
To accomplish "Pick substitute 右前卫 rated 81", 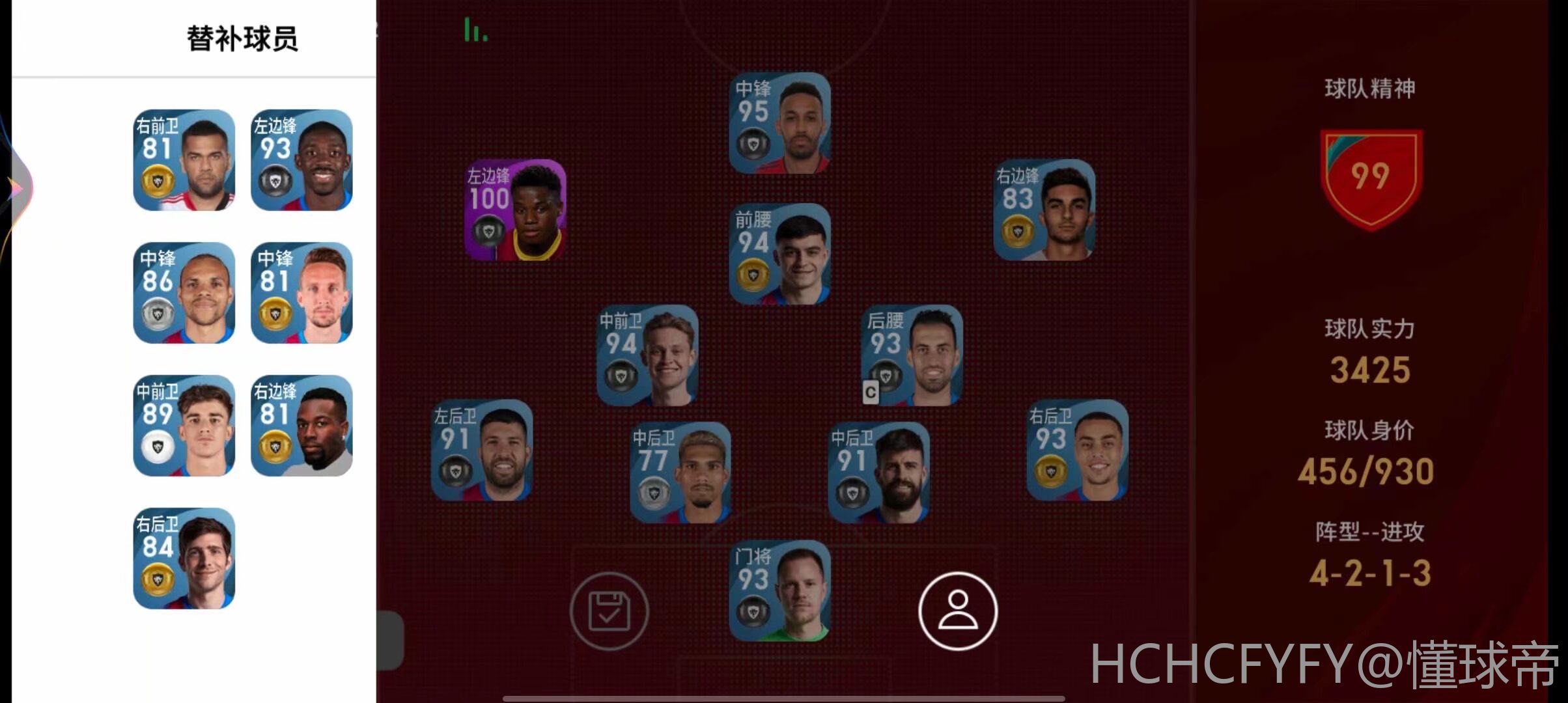I will [x=184, y=160].
